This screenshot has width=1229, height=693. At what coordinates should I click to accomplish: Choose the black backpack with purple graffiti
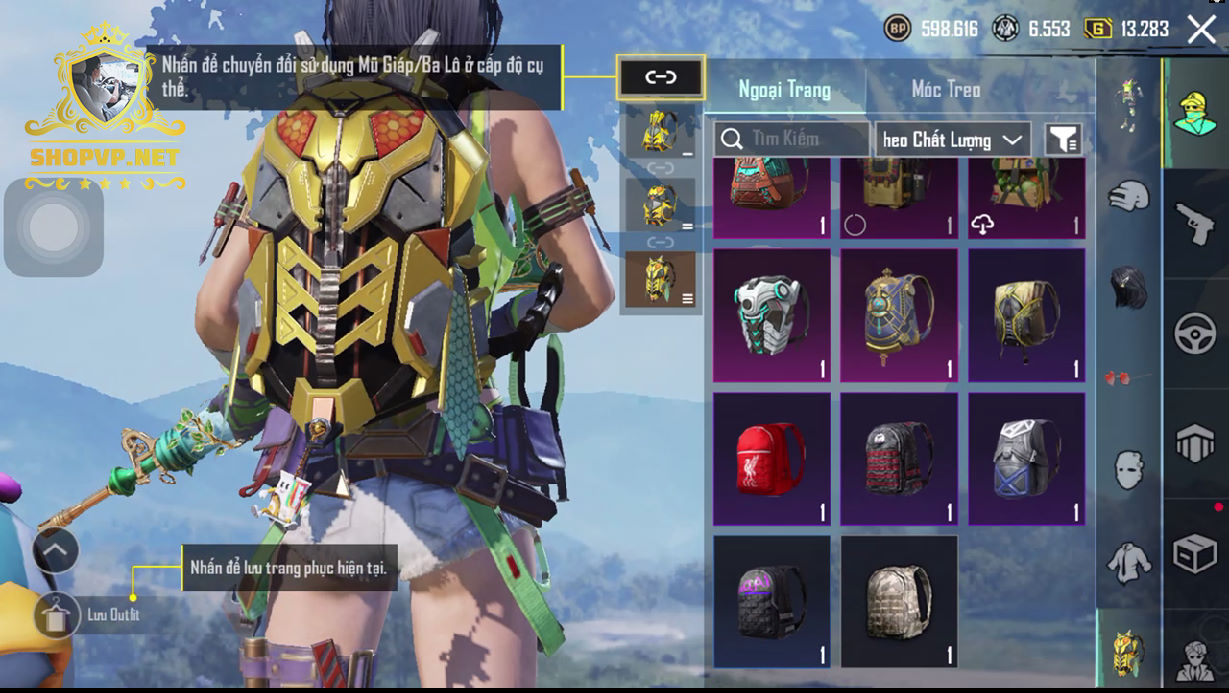point(771,601)
